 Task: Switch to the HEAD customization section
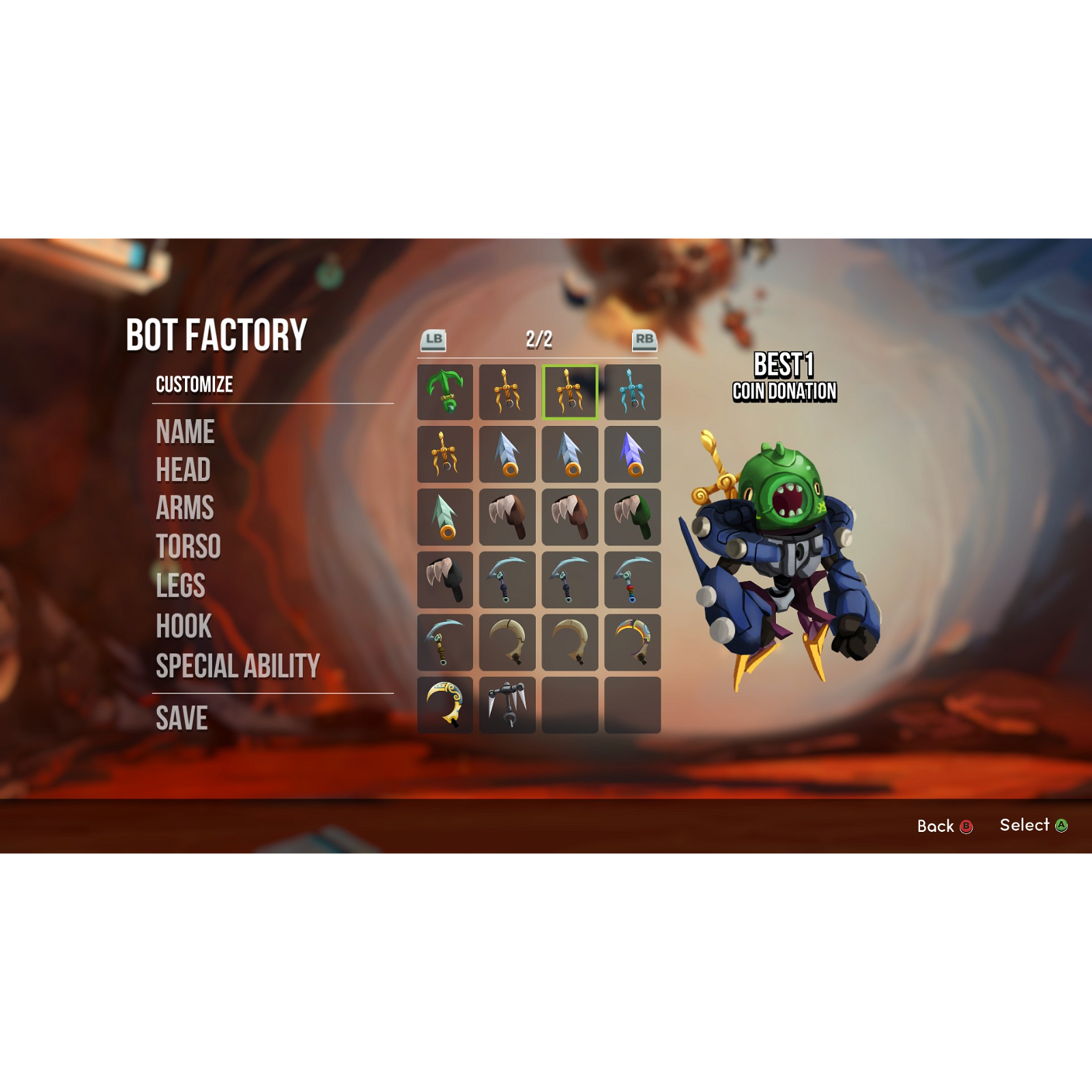point(183,469)
